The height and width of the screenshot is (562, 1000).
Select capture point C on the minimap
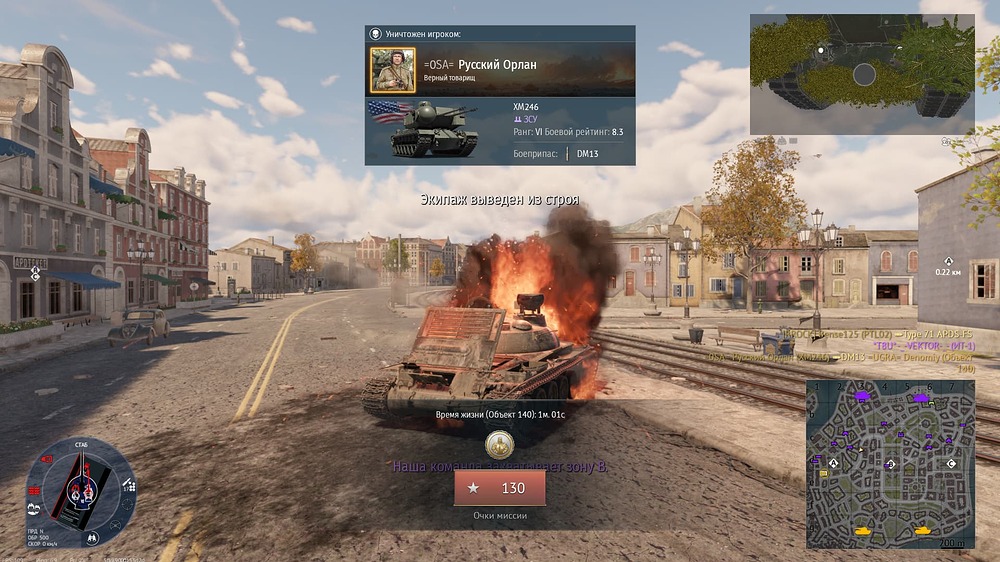coord(951,463)
